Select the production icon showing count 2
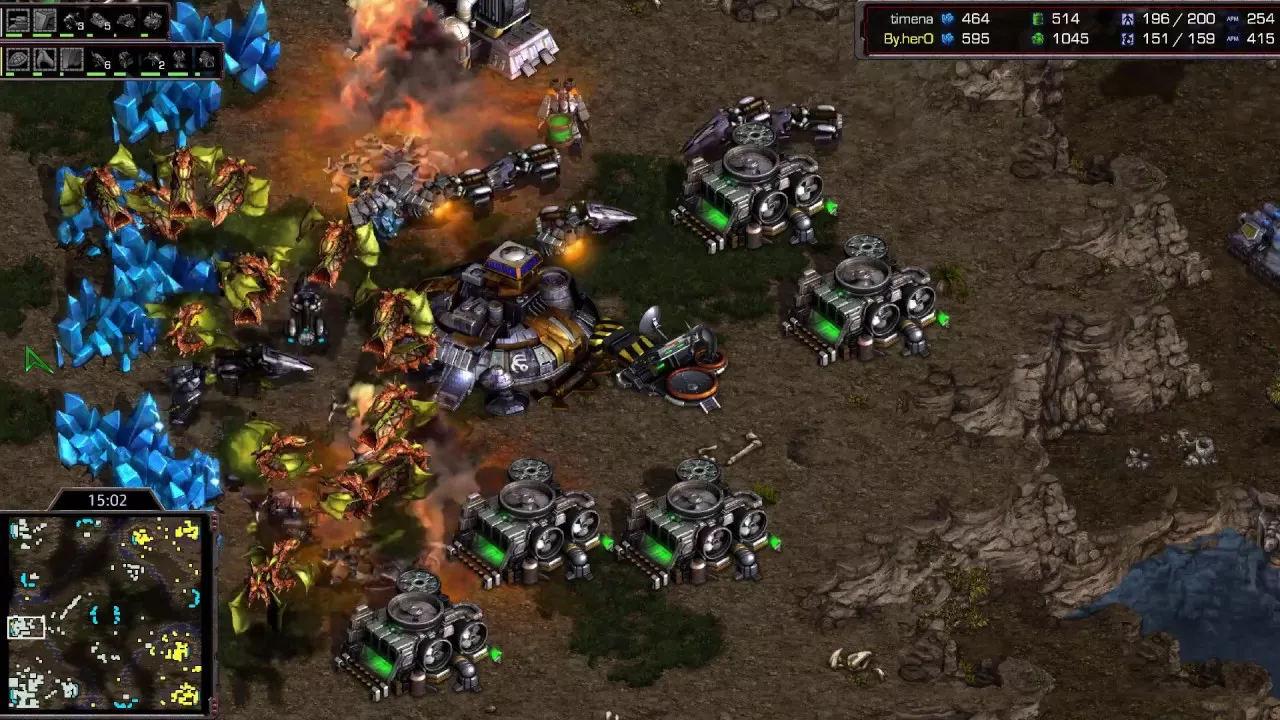This screenshot has height=720, width=1280. [x=153, y=60]
